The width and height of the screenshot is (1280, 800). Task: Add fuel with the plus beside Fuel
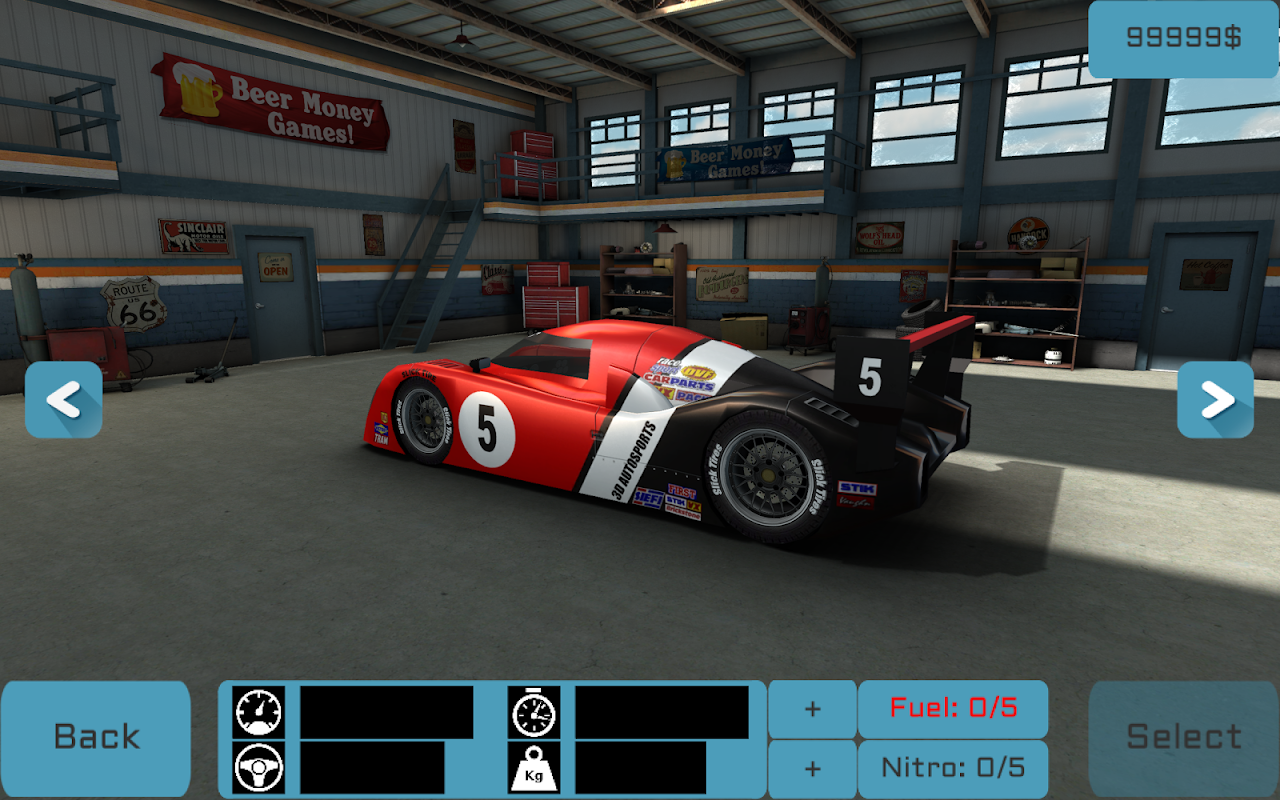tap(812, 709)
